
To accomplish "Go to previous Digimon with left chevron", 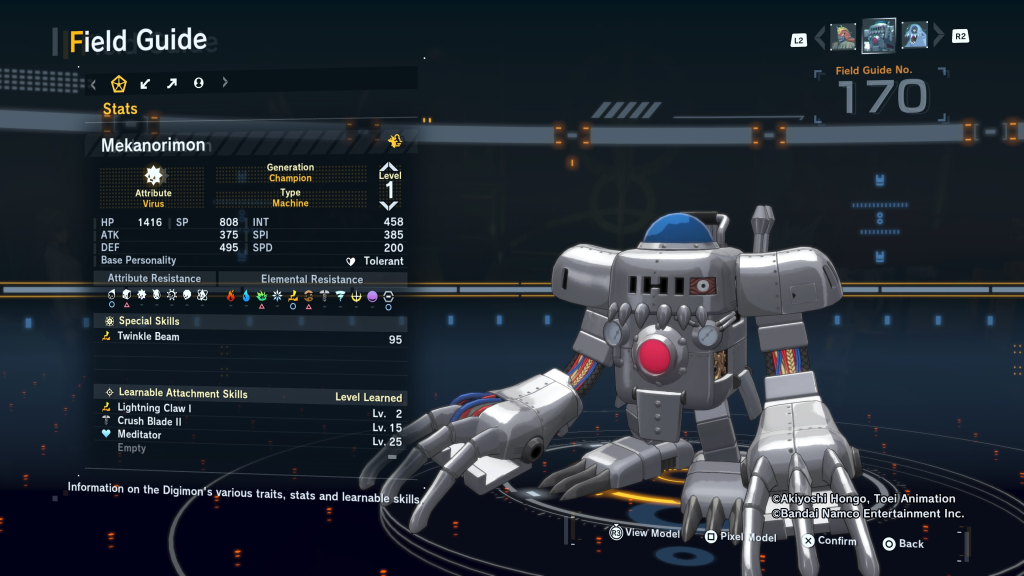I will pyautogui.click(x=820, y=38).
